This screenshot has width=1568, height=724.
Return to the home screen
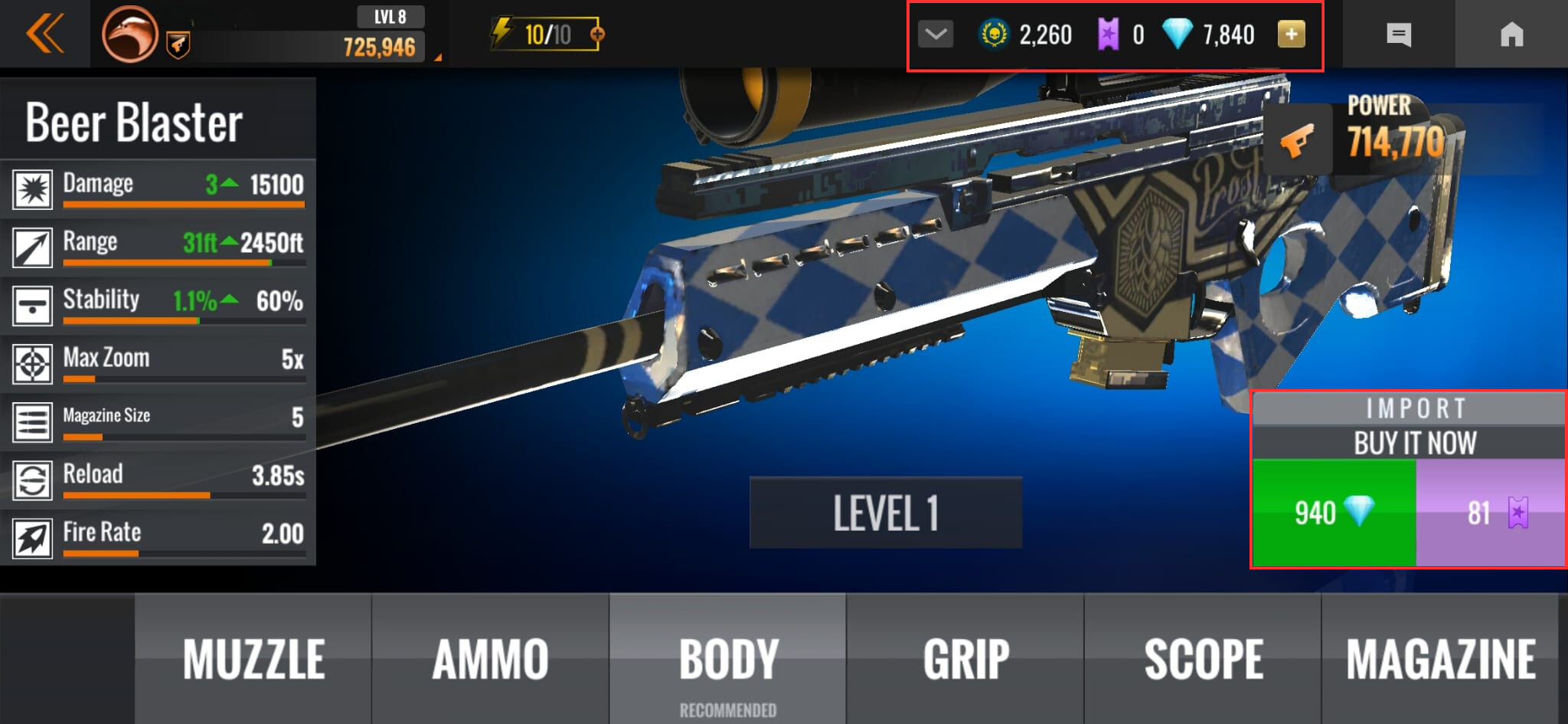tap(1511, 34)
